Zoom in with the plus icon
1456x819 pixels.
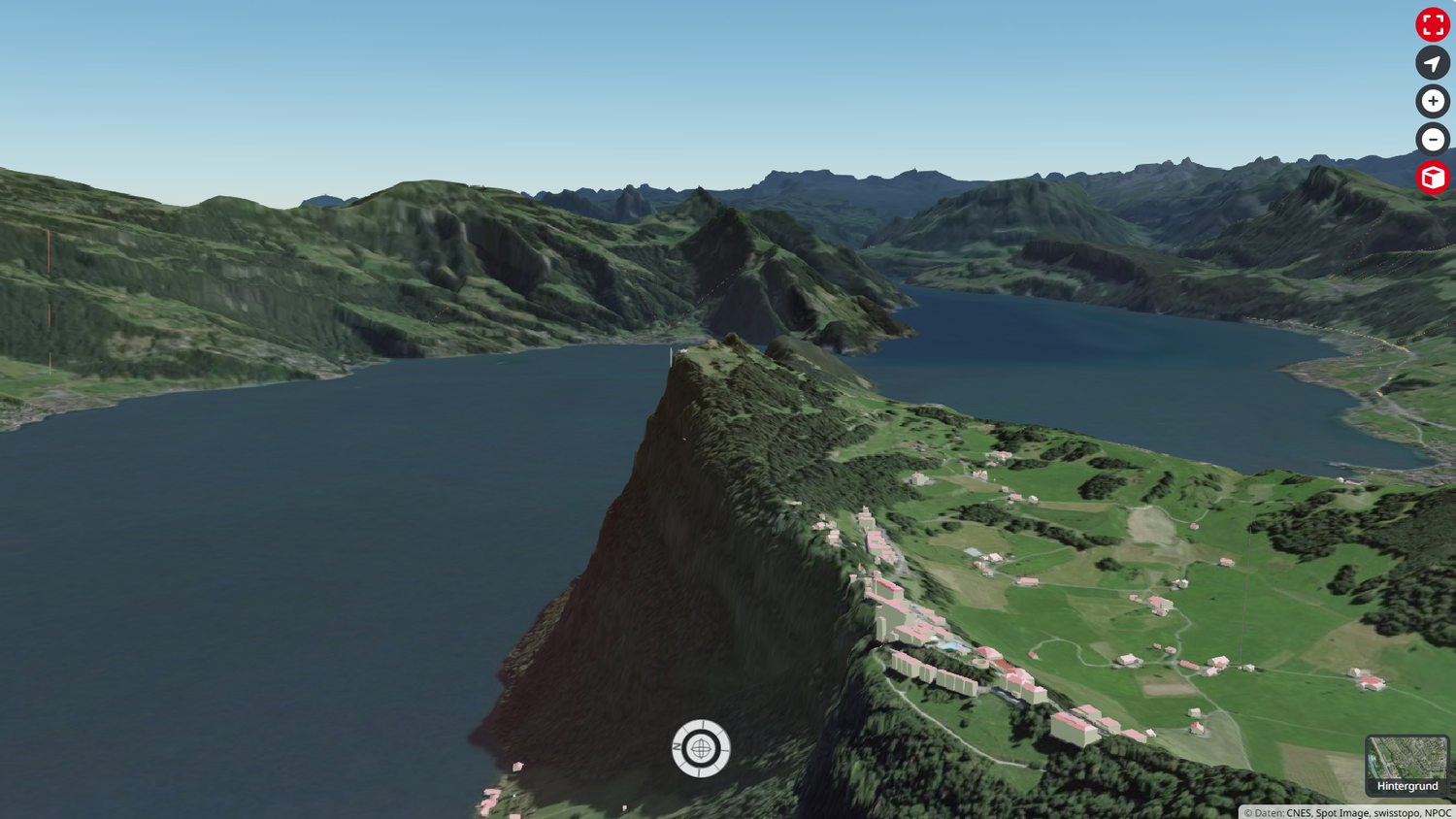(x=1432, y=101)
